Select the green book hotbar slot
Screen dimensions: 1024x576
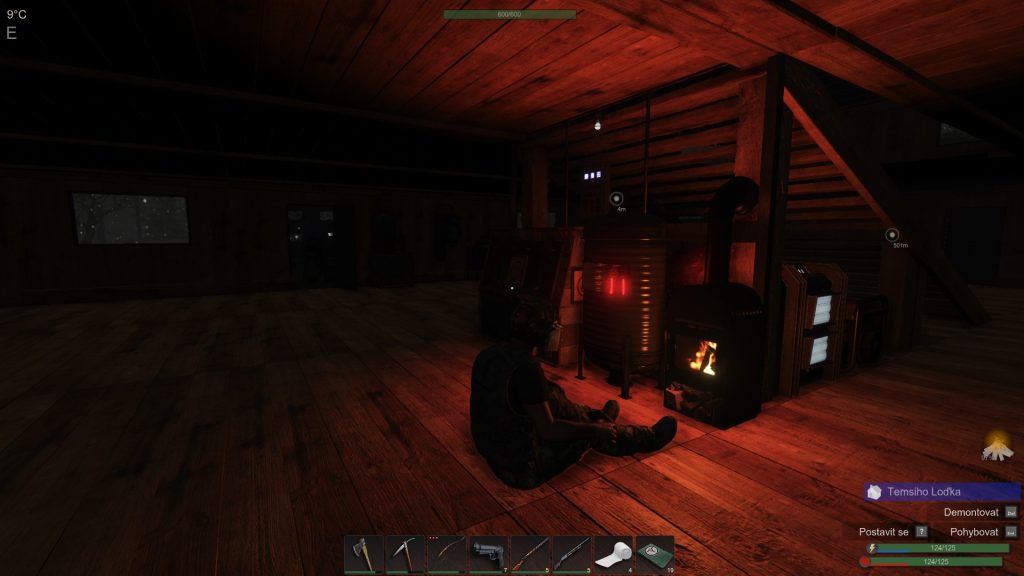coord(655,553)
